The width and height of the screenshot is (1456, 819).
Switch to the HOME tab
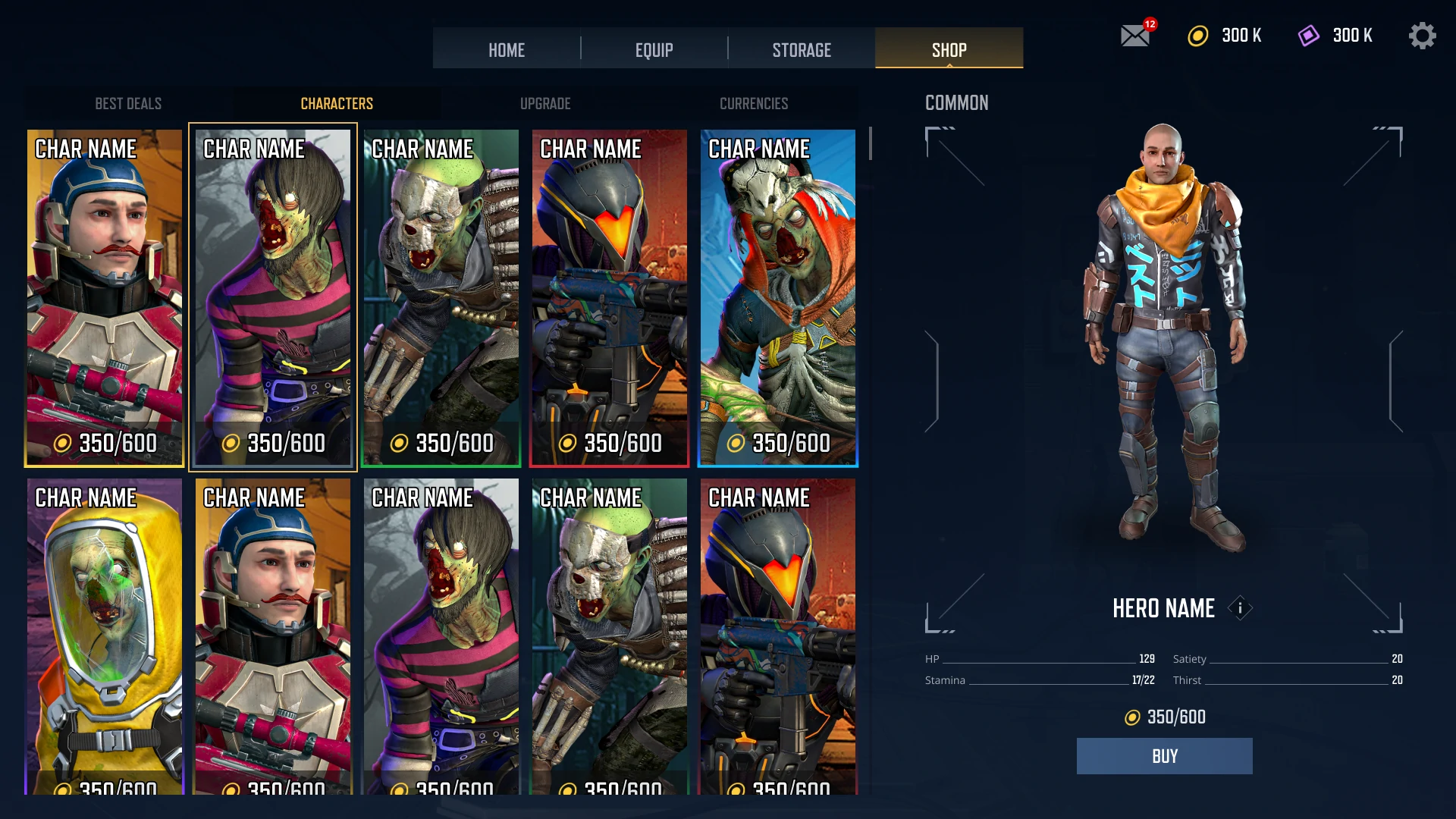coord(507,50)
